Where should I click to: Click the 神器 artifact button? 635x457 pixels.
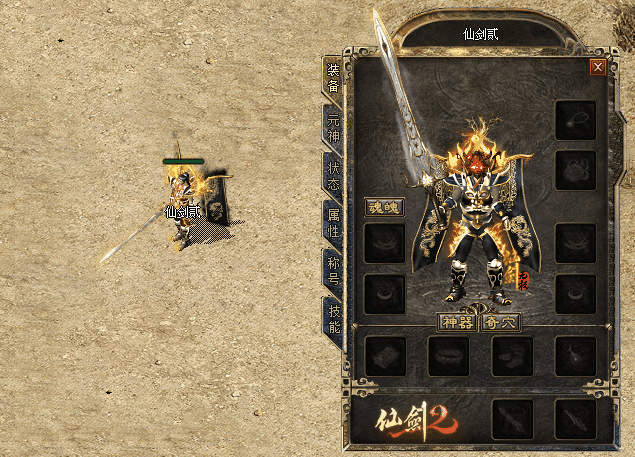tap(458, 323)
